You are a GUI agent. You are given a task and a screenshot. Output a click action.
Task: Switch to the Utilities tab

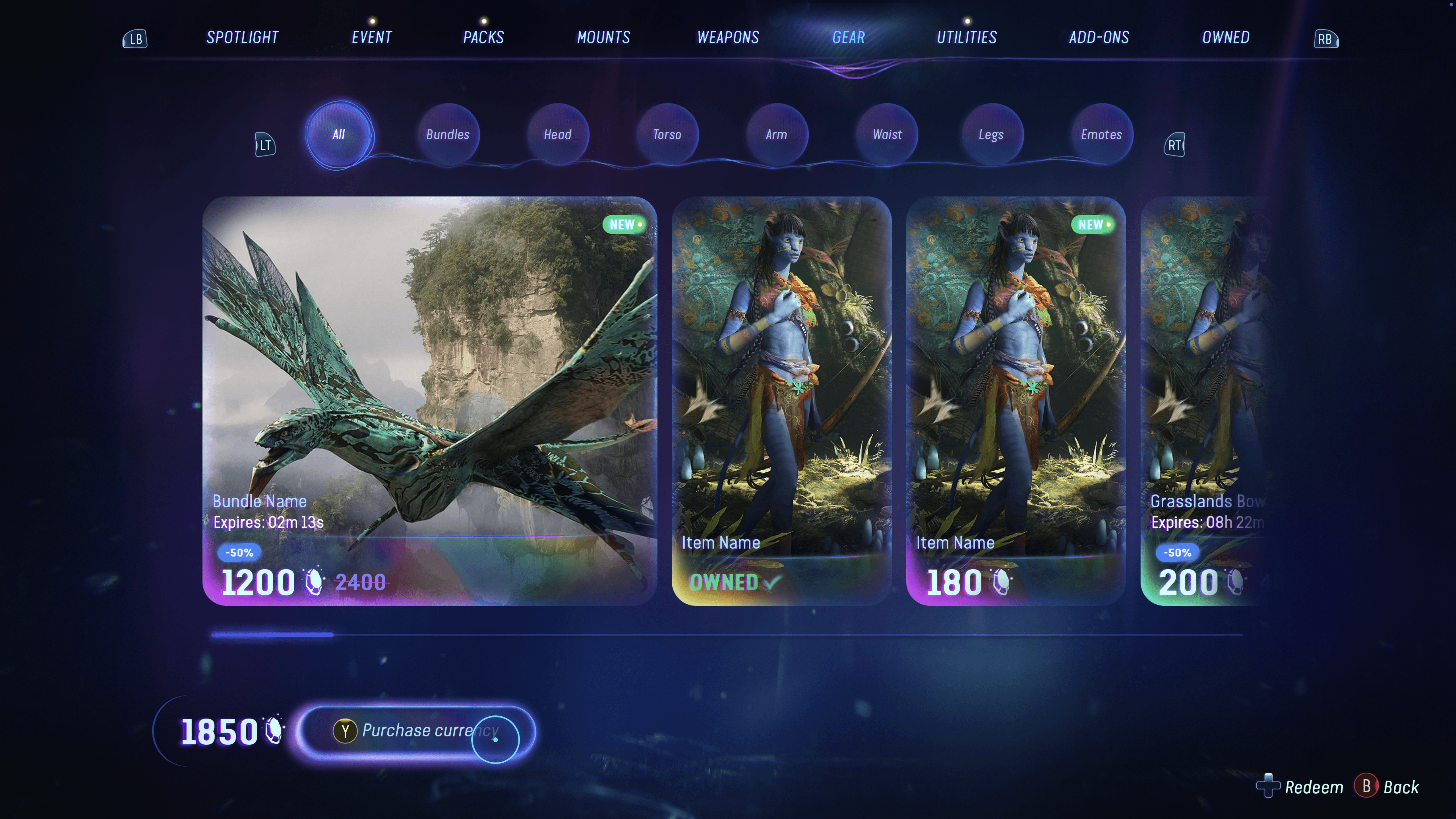coord(967,37)
